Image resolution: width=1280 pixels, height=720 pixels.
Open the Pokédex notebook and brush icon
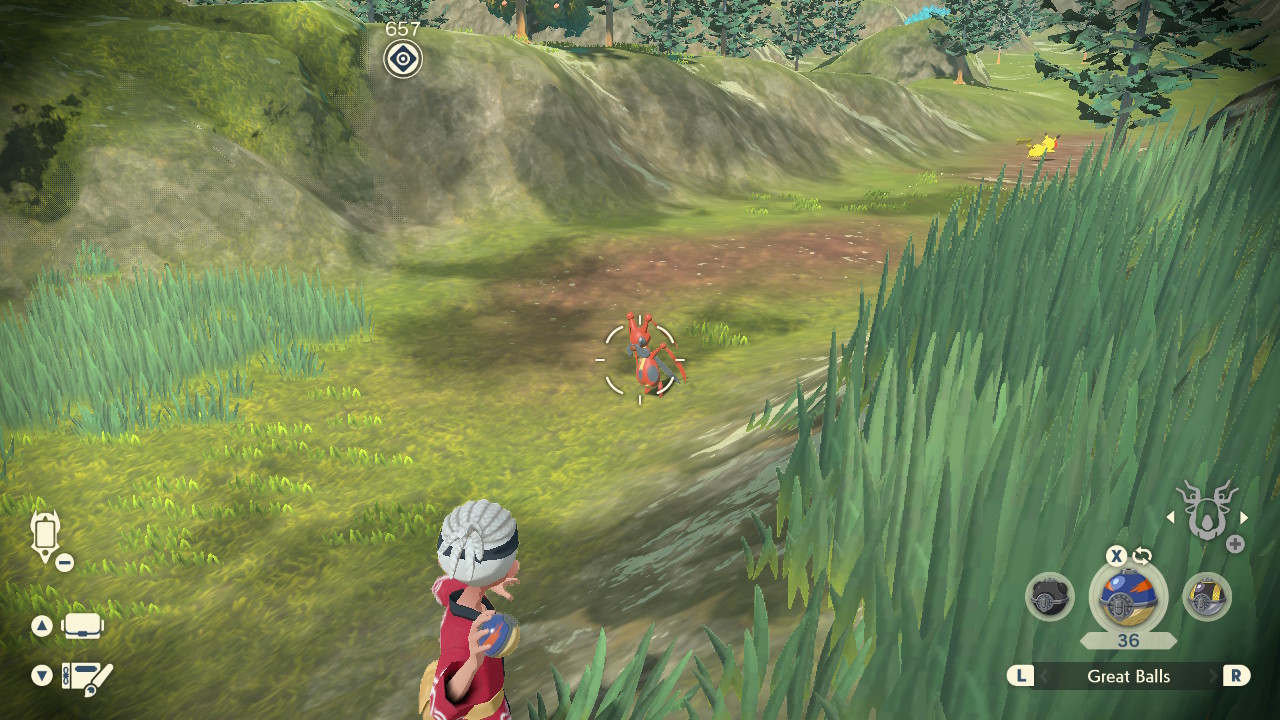[86, 677]
